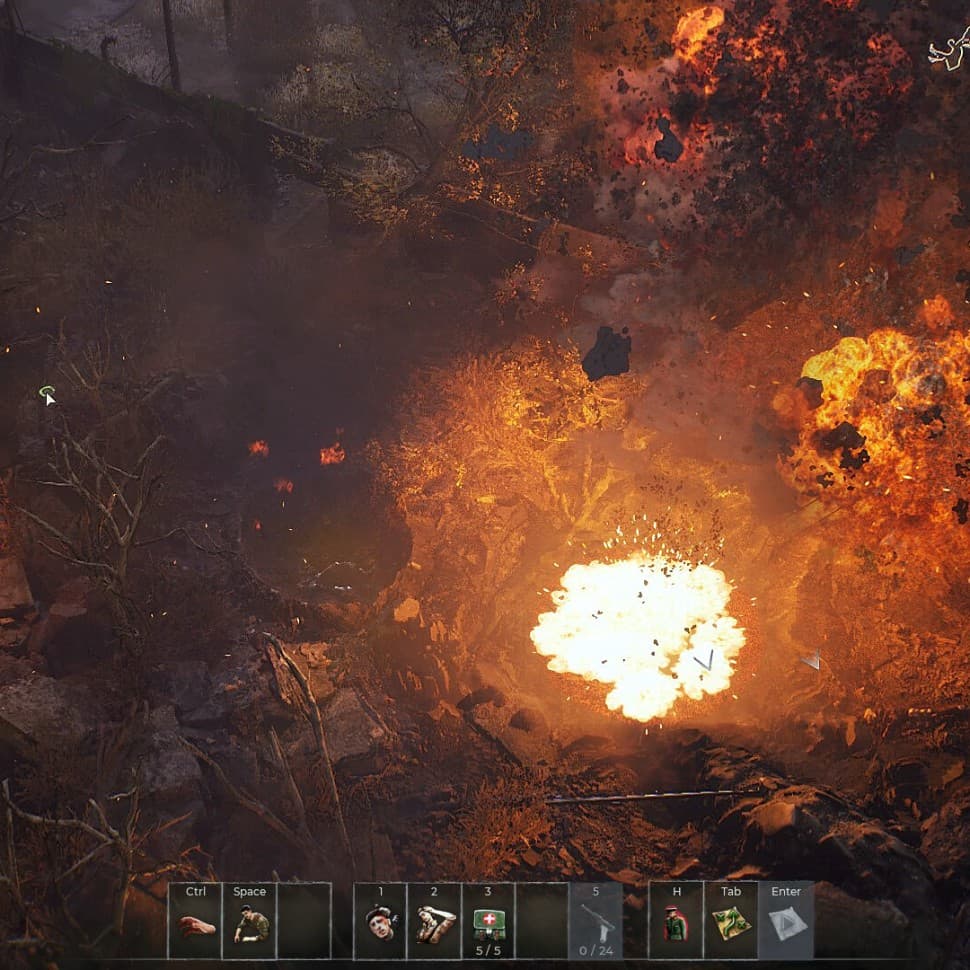
Task: Open the tactical map from the Tab slot
Action: pos(731,922)
